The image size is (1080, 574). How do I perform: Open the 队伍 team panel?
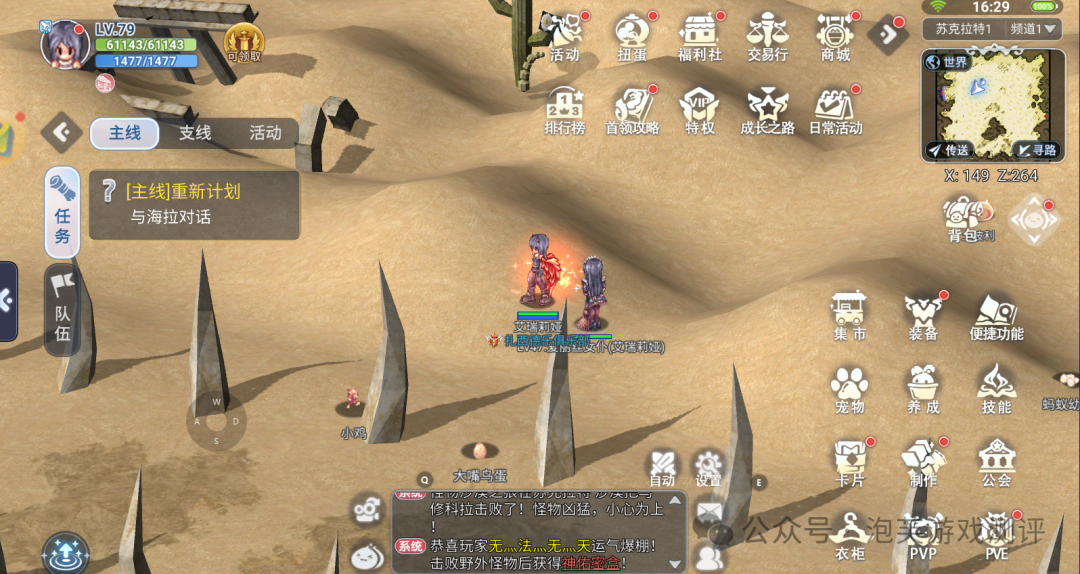tap(62, 308)
